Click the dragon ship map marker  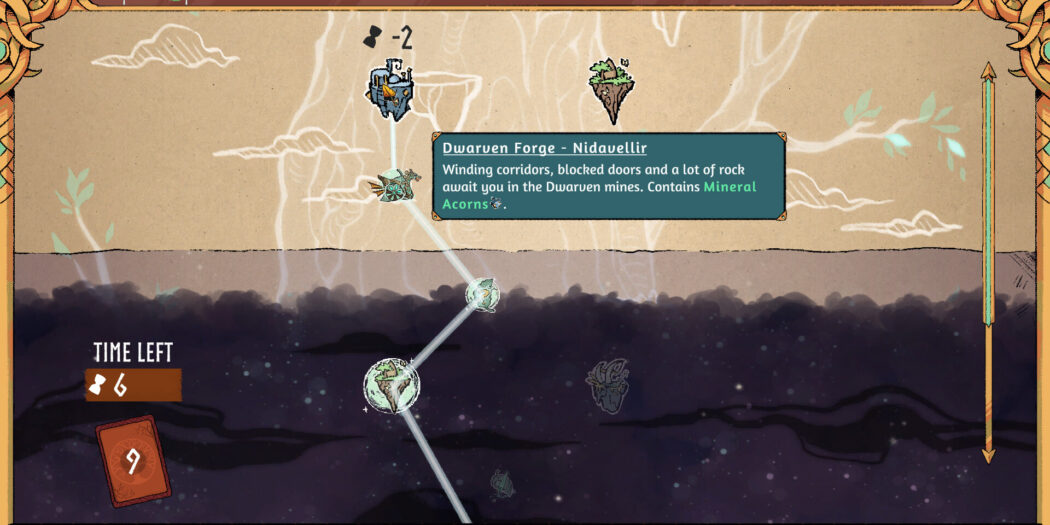click(398, 184)
